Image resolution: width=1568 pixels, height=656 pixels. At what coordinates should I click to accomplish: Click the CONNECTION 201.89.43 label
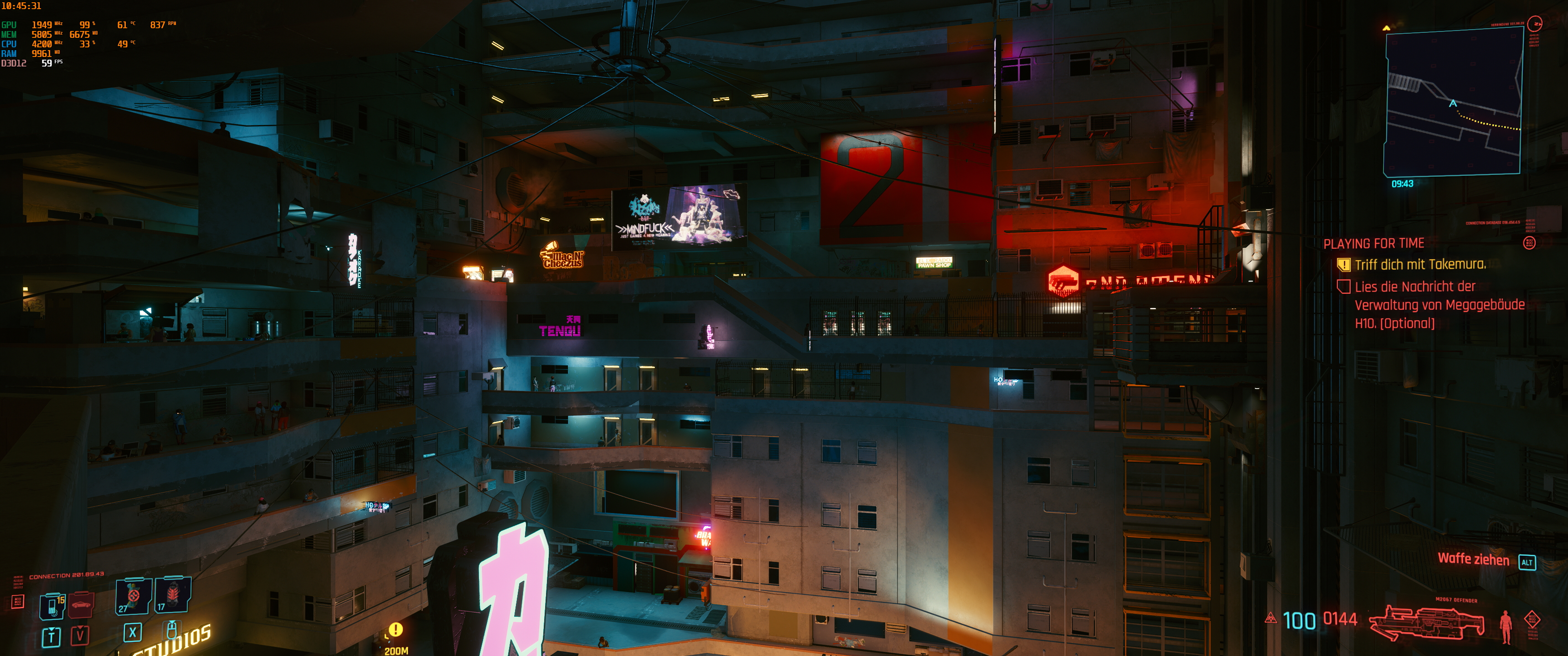point(67,575)
